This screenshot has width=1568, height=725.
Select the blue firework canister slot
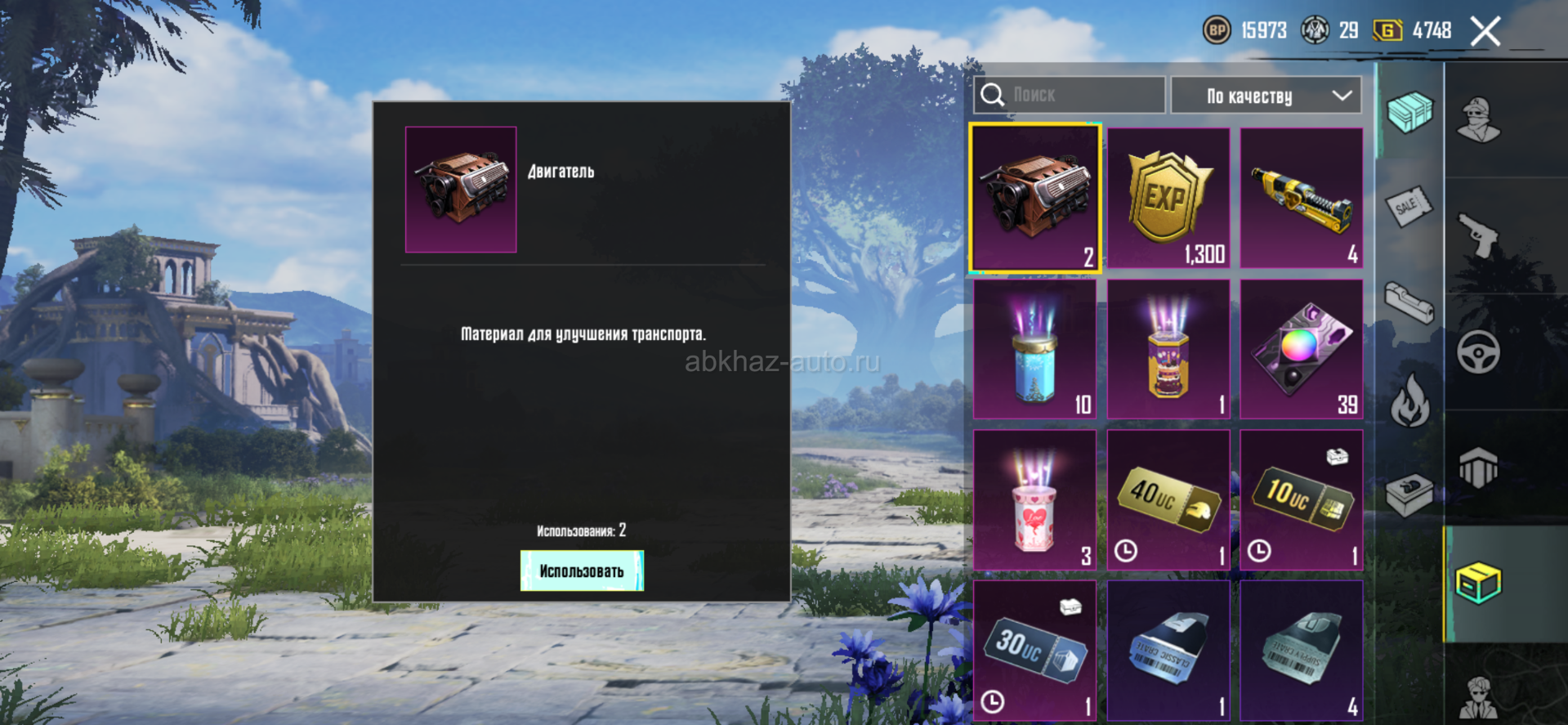tap(1035, 349)
